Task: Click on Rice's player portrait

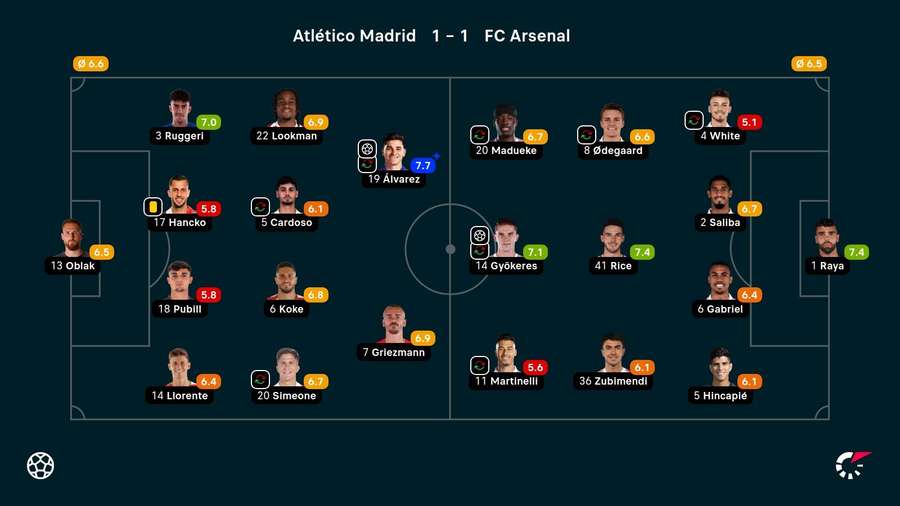Action: click(614, 238)
